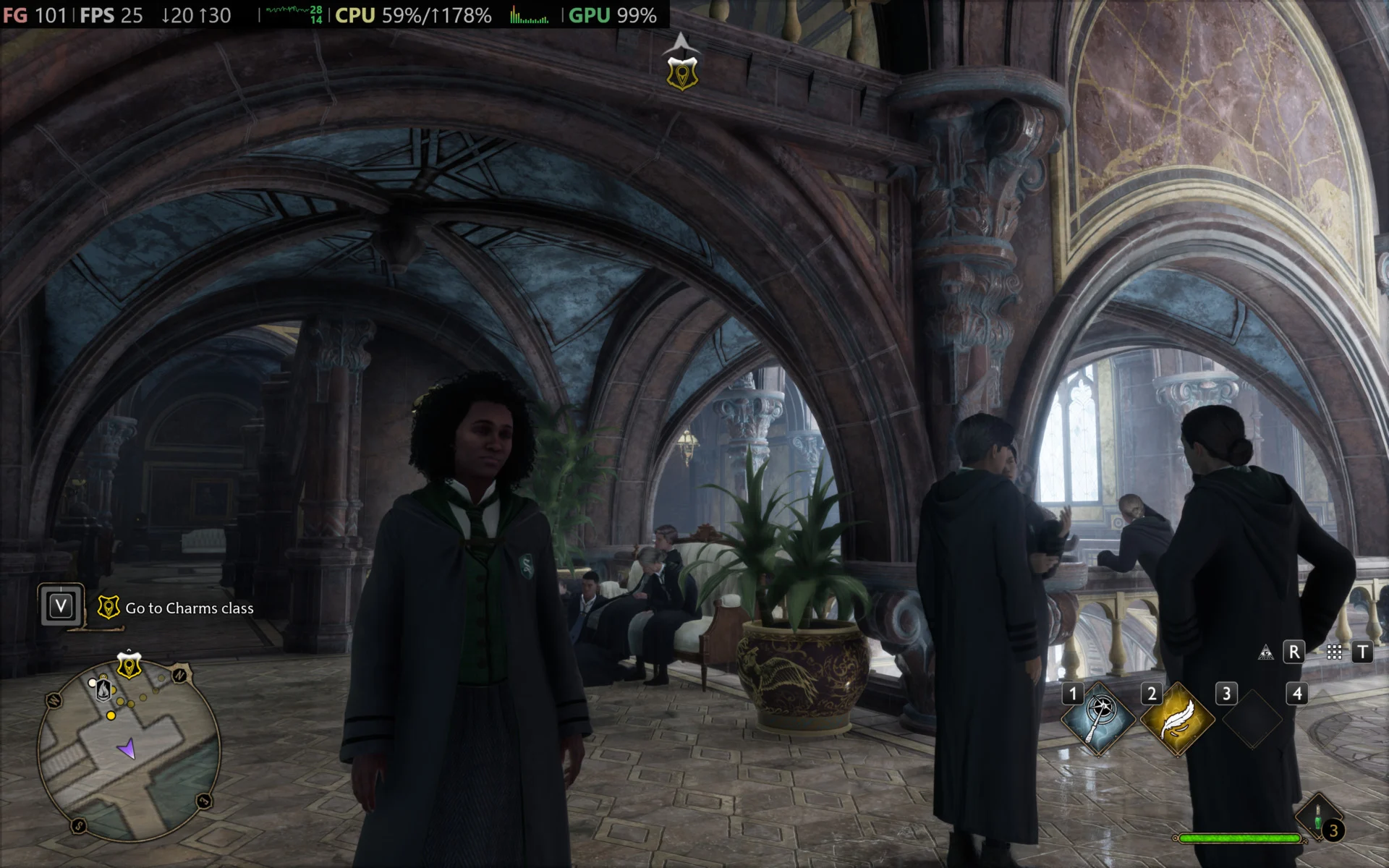
Task: Open the dotted grid icon beside T
Action: click(1335, 652)
